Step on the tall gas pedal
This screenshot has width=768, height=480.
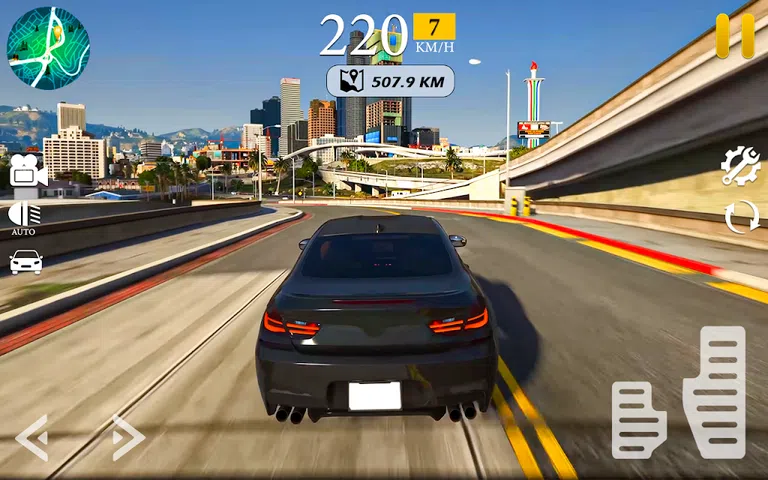(714, 378)
